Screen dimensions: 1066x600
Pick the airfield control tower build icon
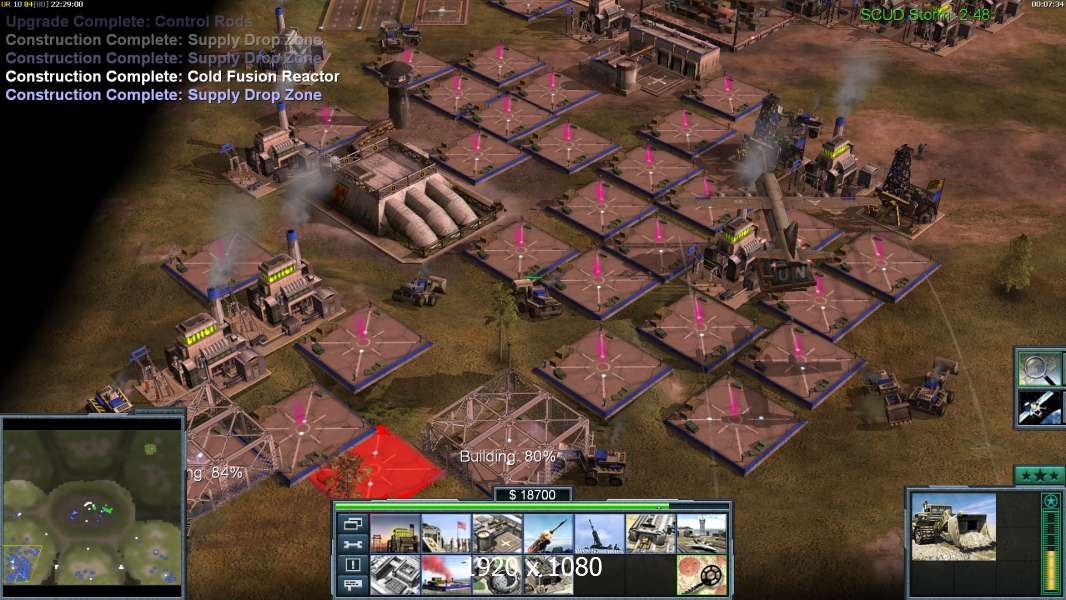tap(702, 533)
